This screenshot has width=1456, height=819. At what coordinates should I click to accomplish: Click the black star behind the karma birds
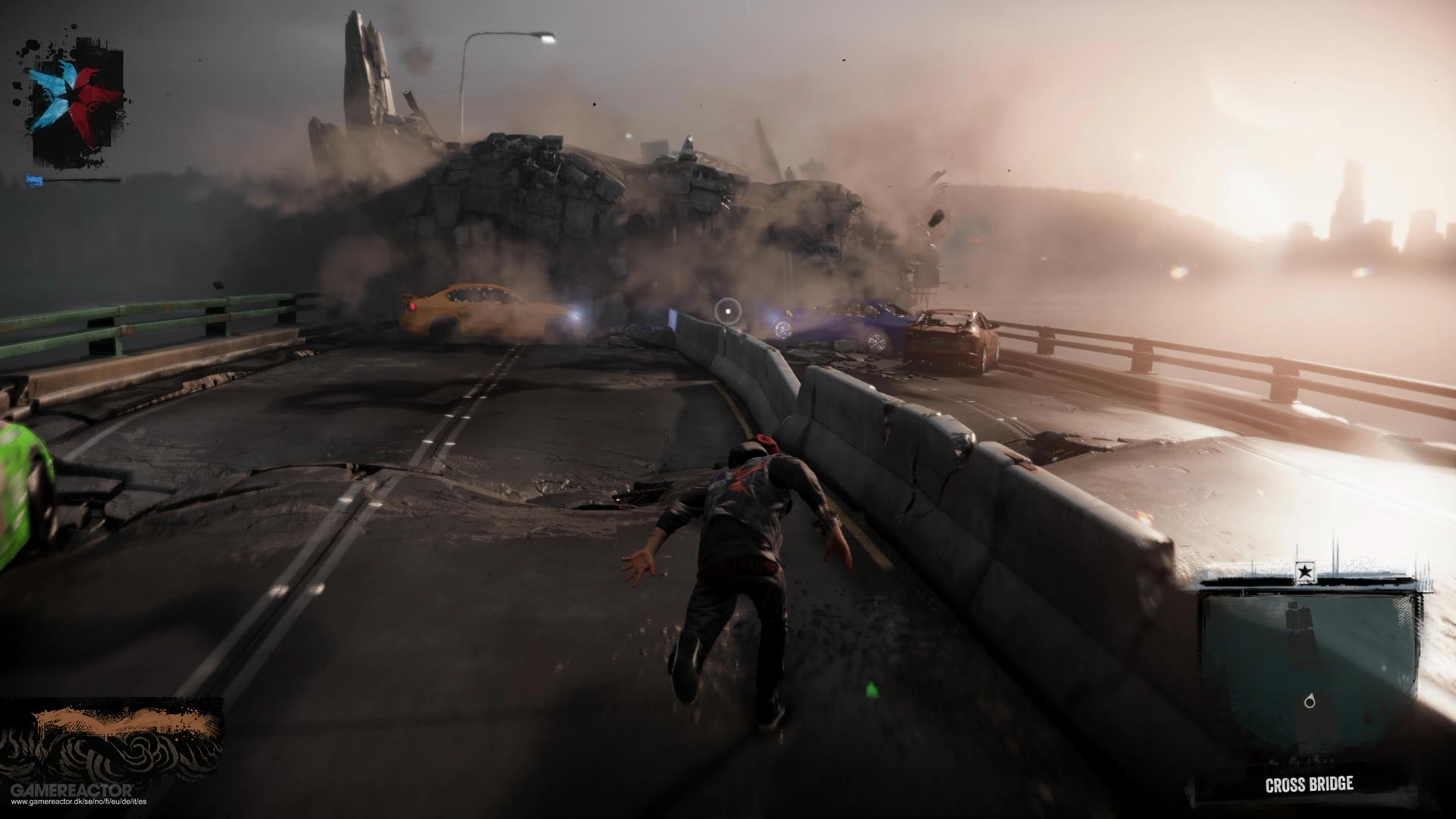(x=73, y=94)
